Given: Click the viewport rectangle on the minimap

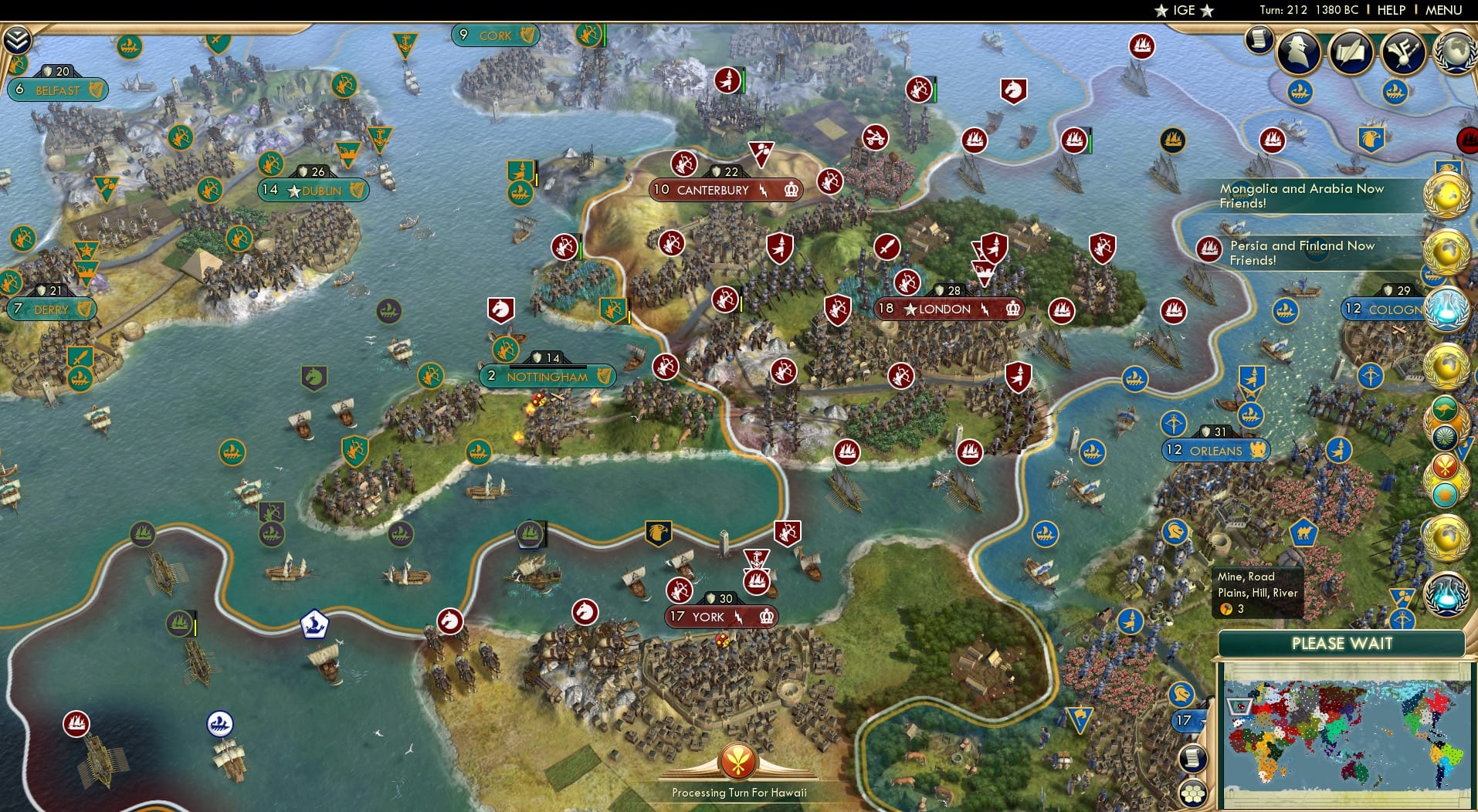Looking at the screenshot, I should [x=1239, y=707].
